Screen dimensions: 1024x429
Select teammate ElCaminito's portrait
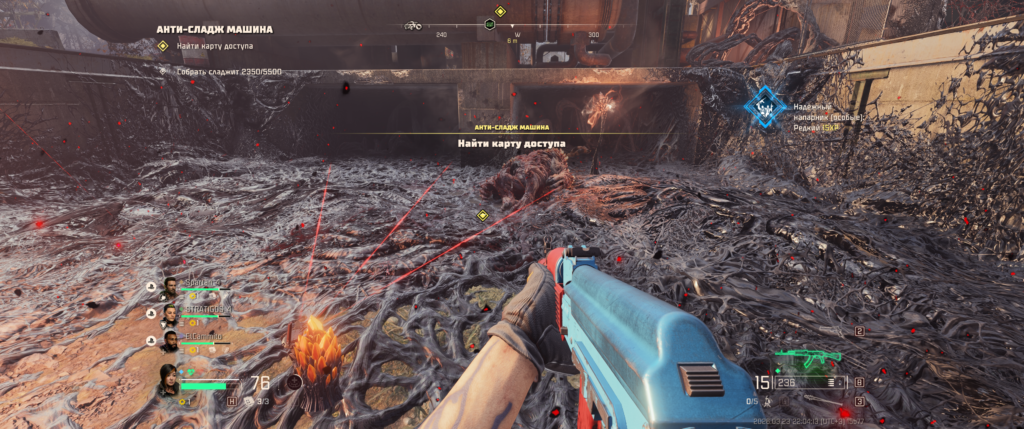171,341
